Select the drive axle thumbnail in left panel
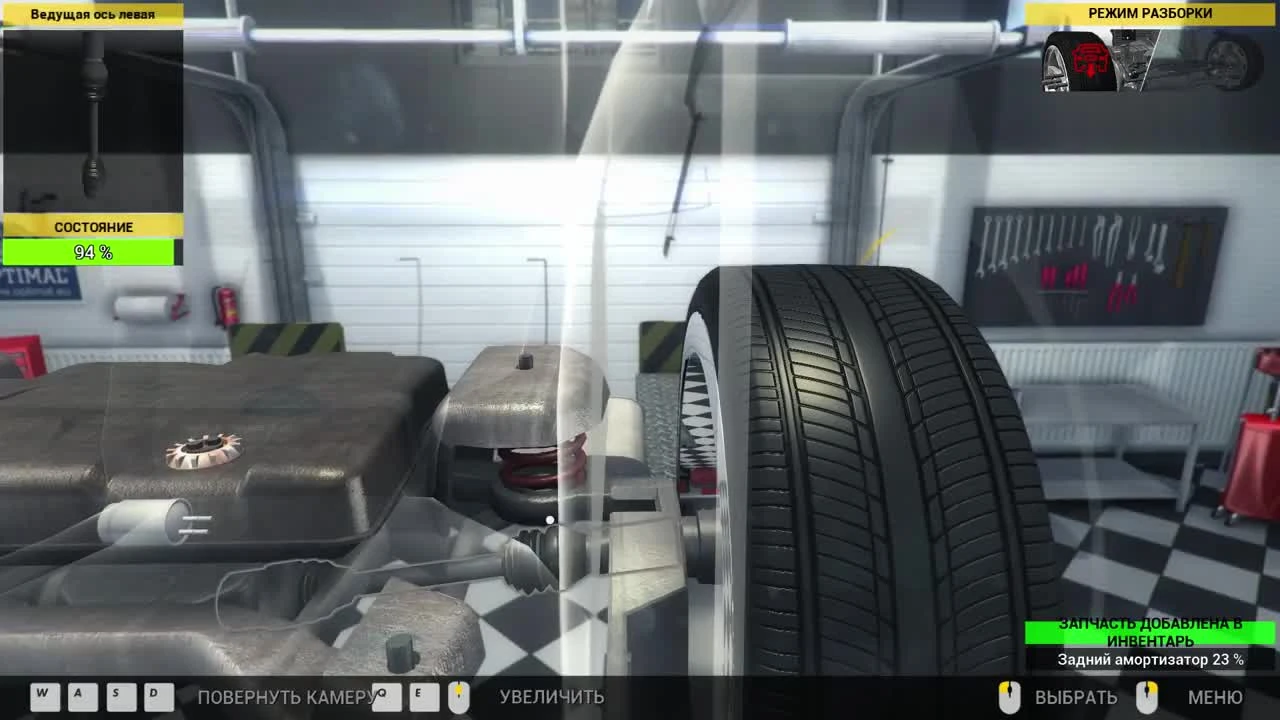The height and width of the screenshot is (720, 1280). [93, 120]
